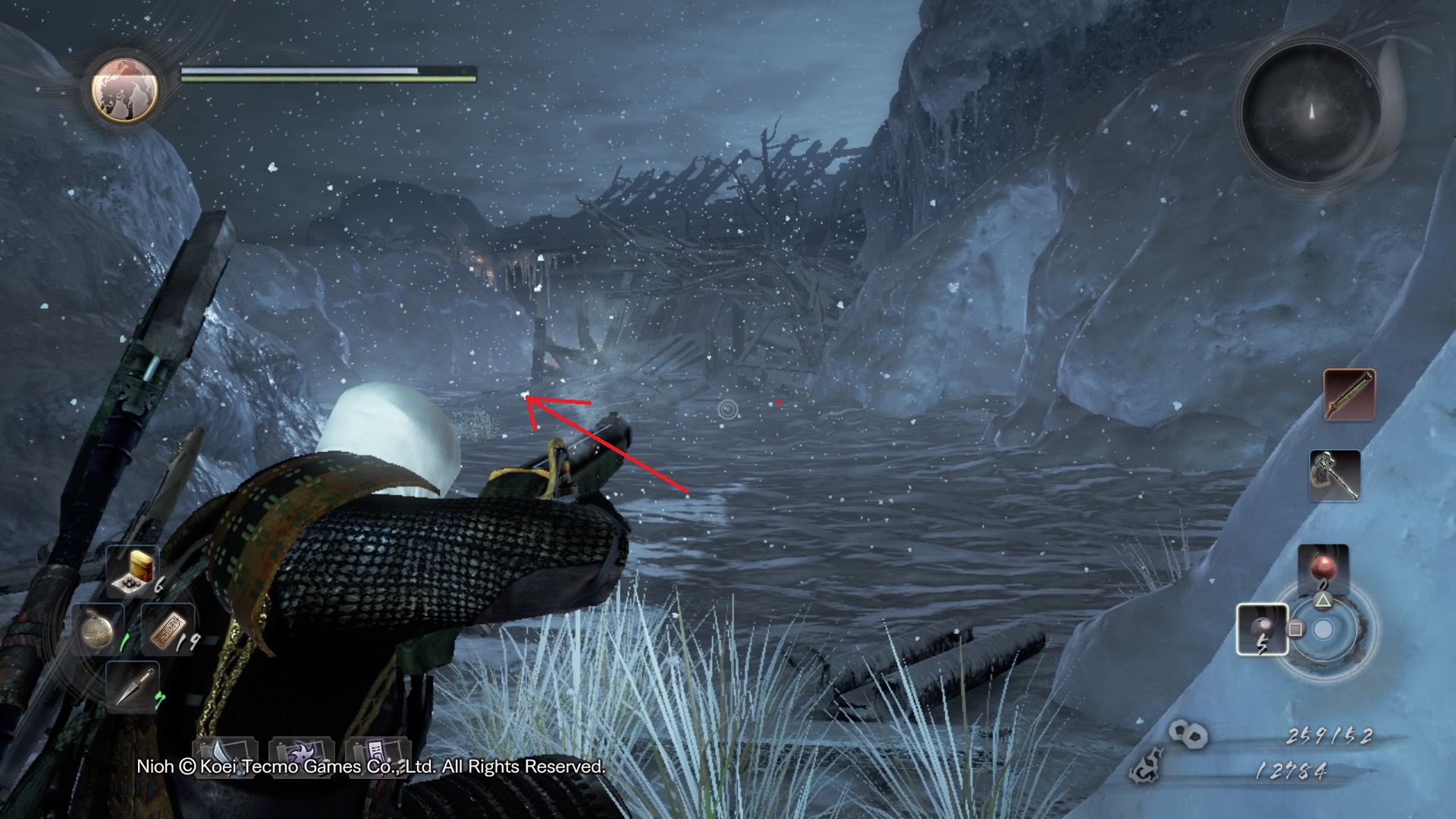
Task: Select the highlighted iron bullet ammo
Action: 1262,629
